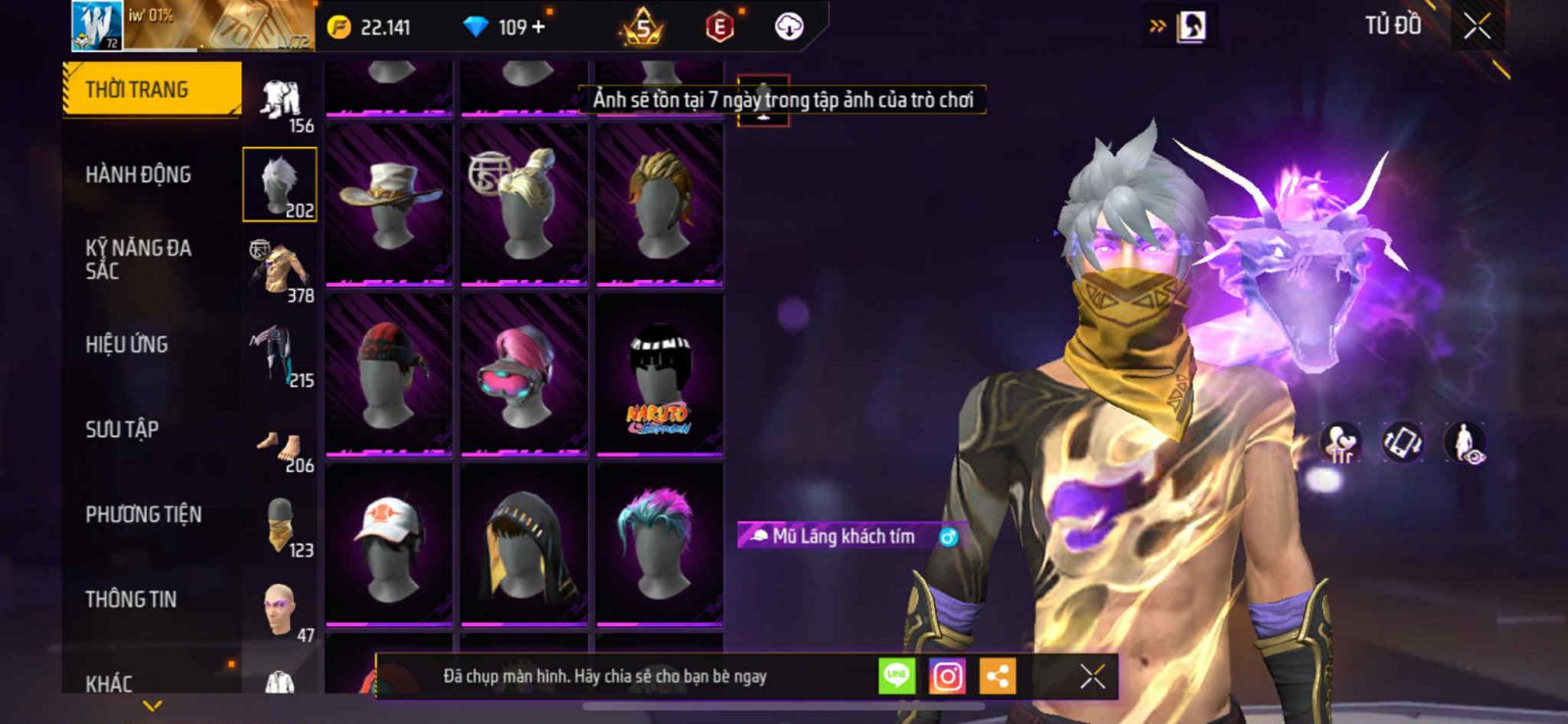Open the HÀNH ĐỘNG tab
1568x724 pixels.
[138, 174]
